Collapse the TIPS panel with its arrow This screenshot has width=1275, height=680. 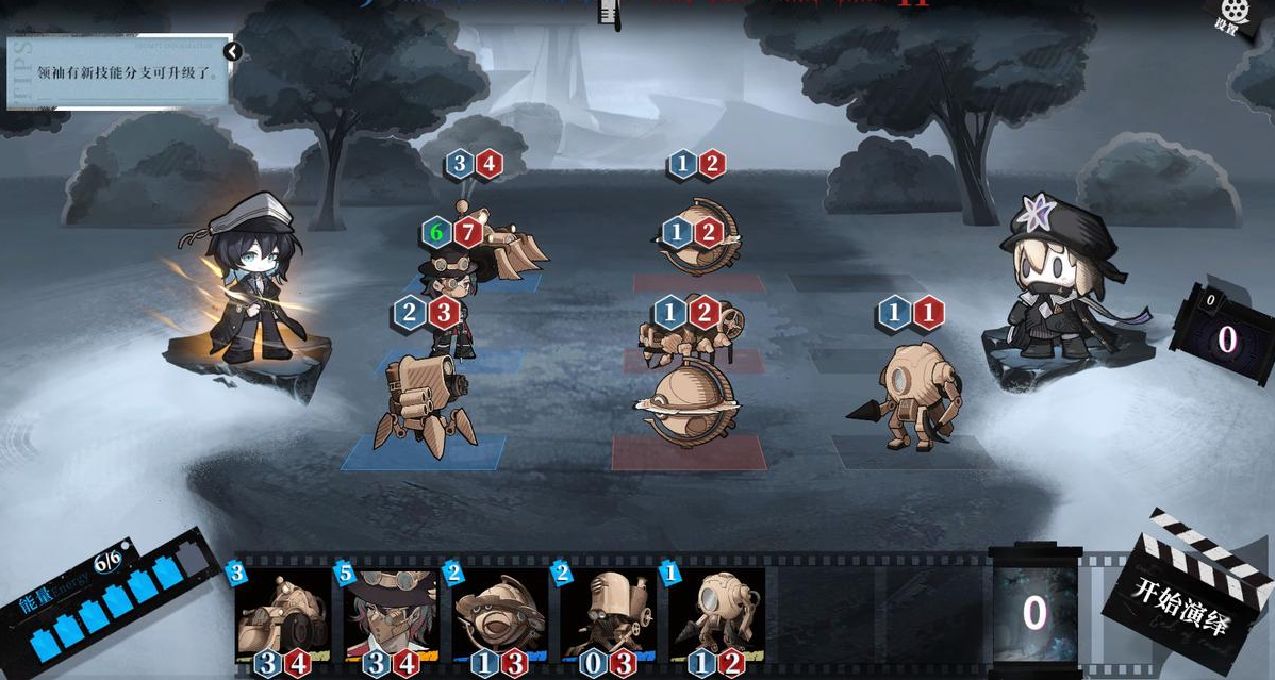(x=232, y=51)
